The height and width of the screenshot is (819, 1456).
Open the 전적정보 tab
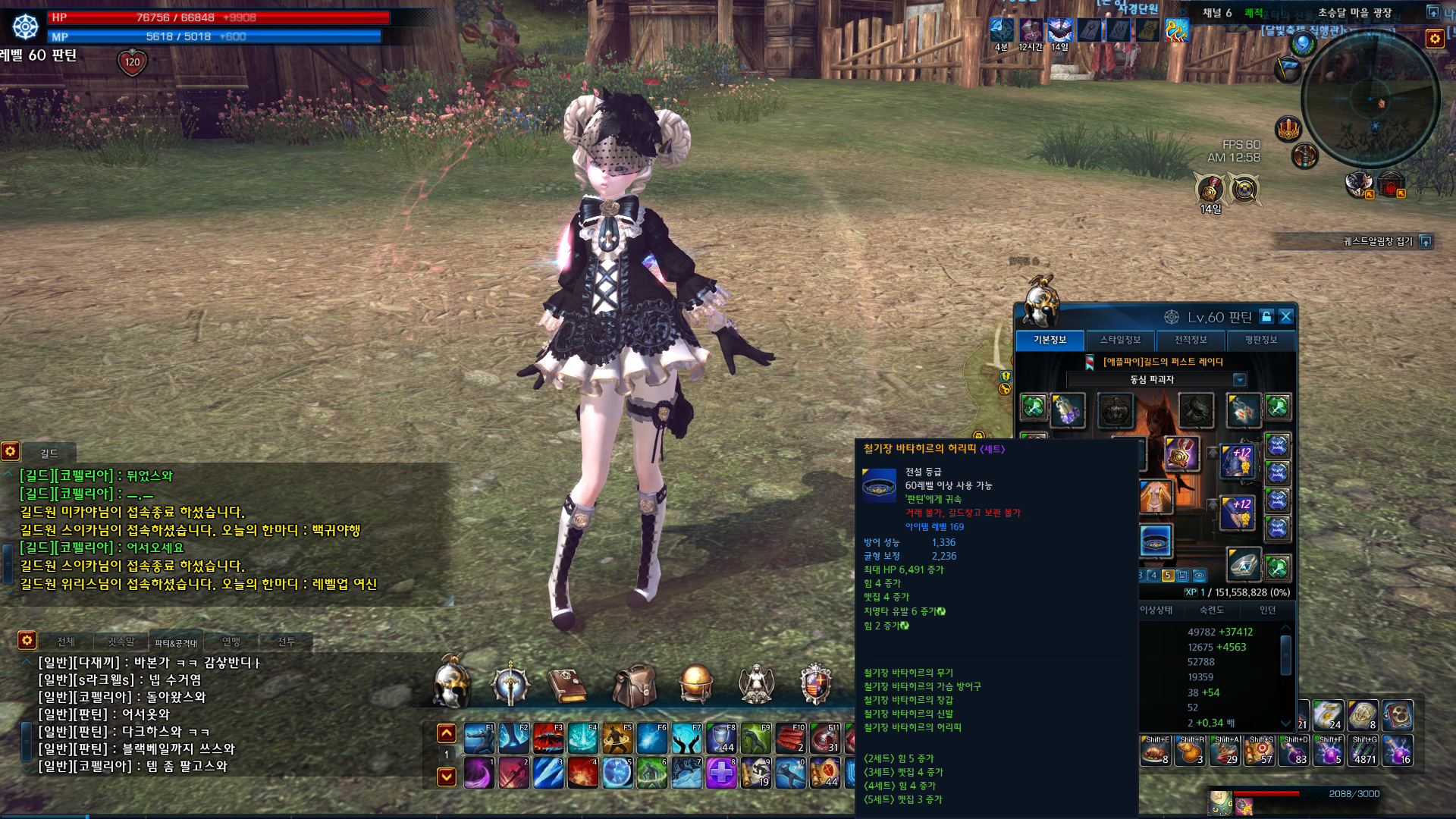[x=1190, y=340]
